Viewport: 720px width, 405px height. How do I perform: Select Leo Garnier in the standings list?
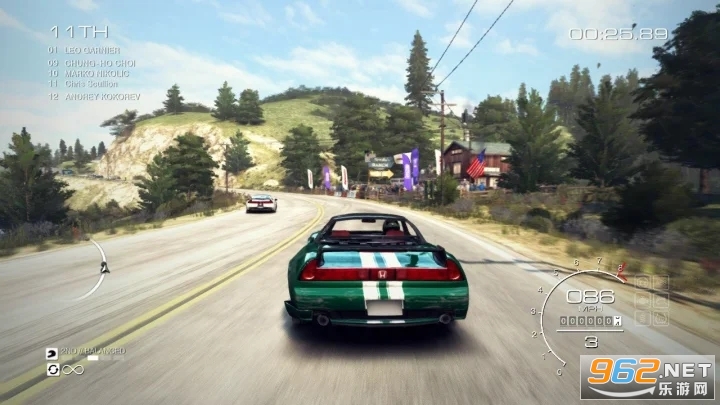click(92, 50)
